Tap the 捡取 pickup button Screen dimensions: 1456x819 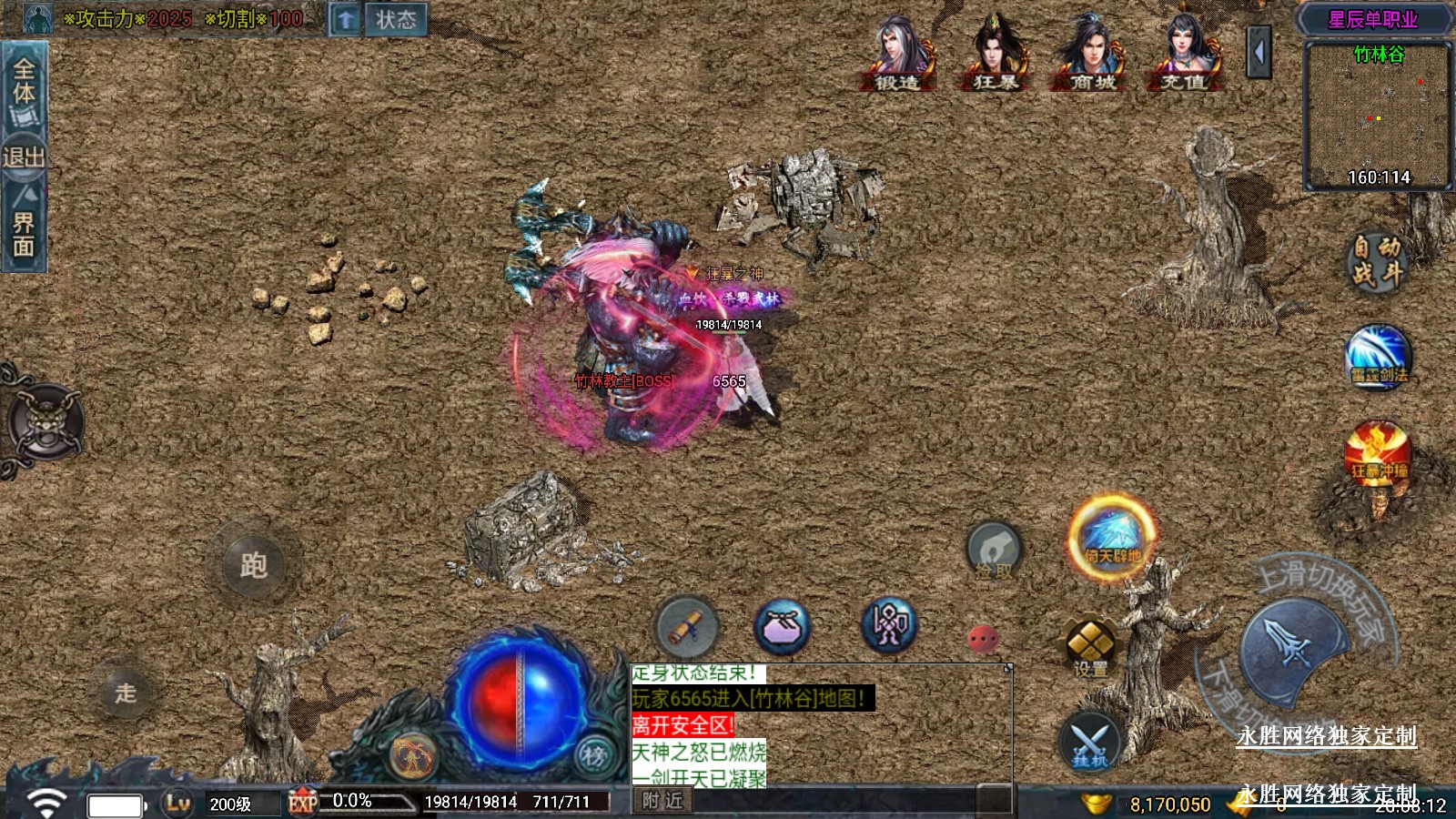(x=994, y=551)
